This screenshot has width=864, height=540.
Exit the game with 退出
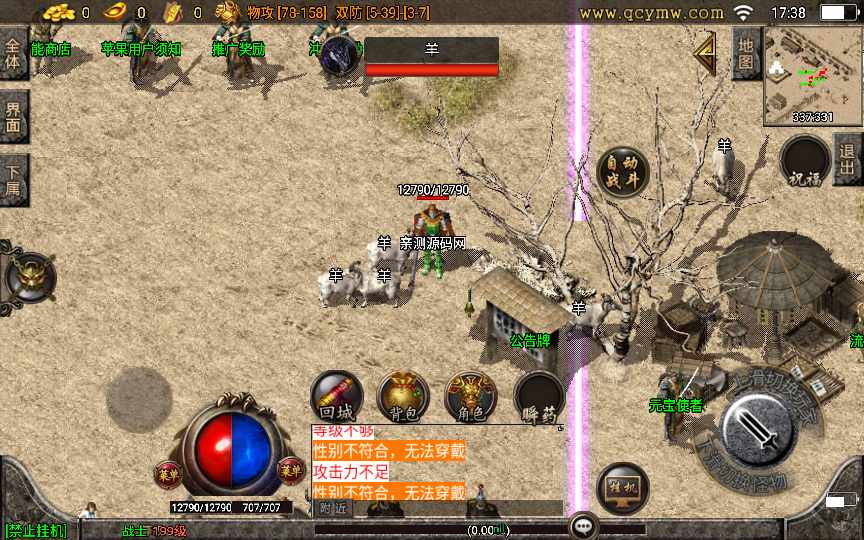(x=848, y=160)
